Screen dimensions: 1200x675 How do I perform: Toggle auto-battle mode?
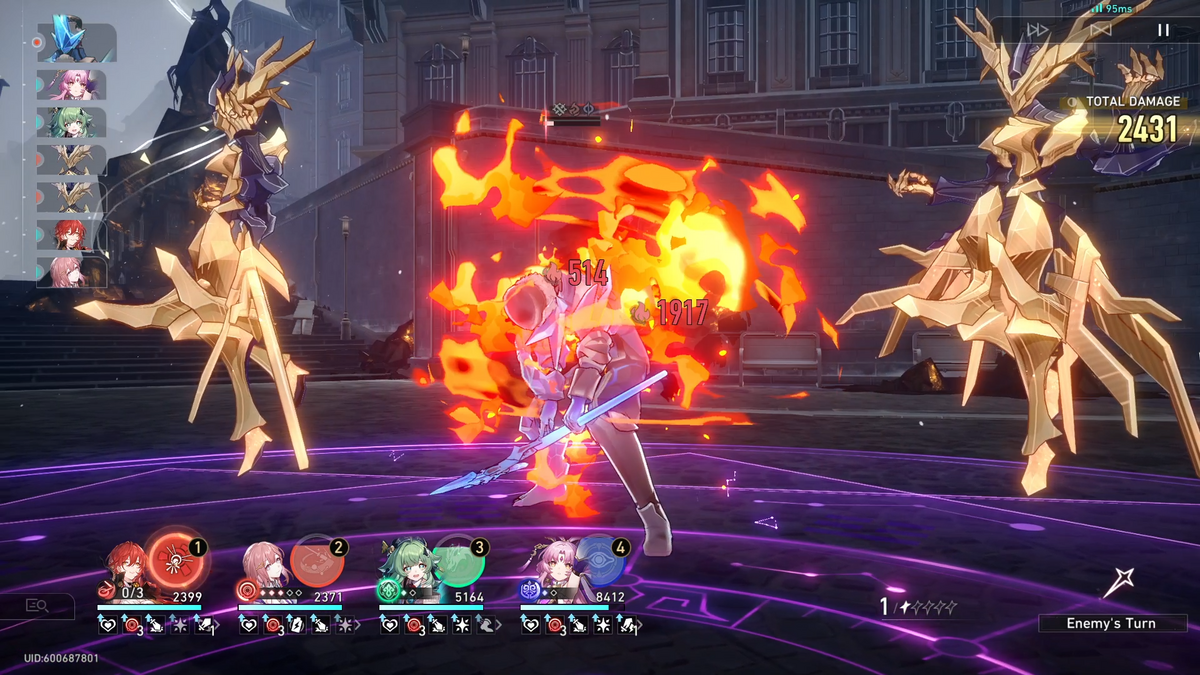coord(1100,30)
